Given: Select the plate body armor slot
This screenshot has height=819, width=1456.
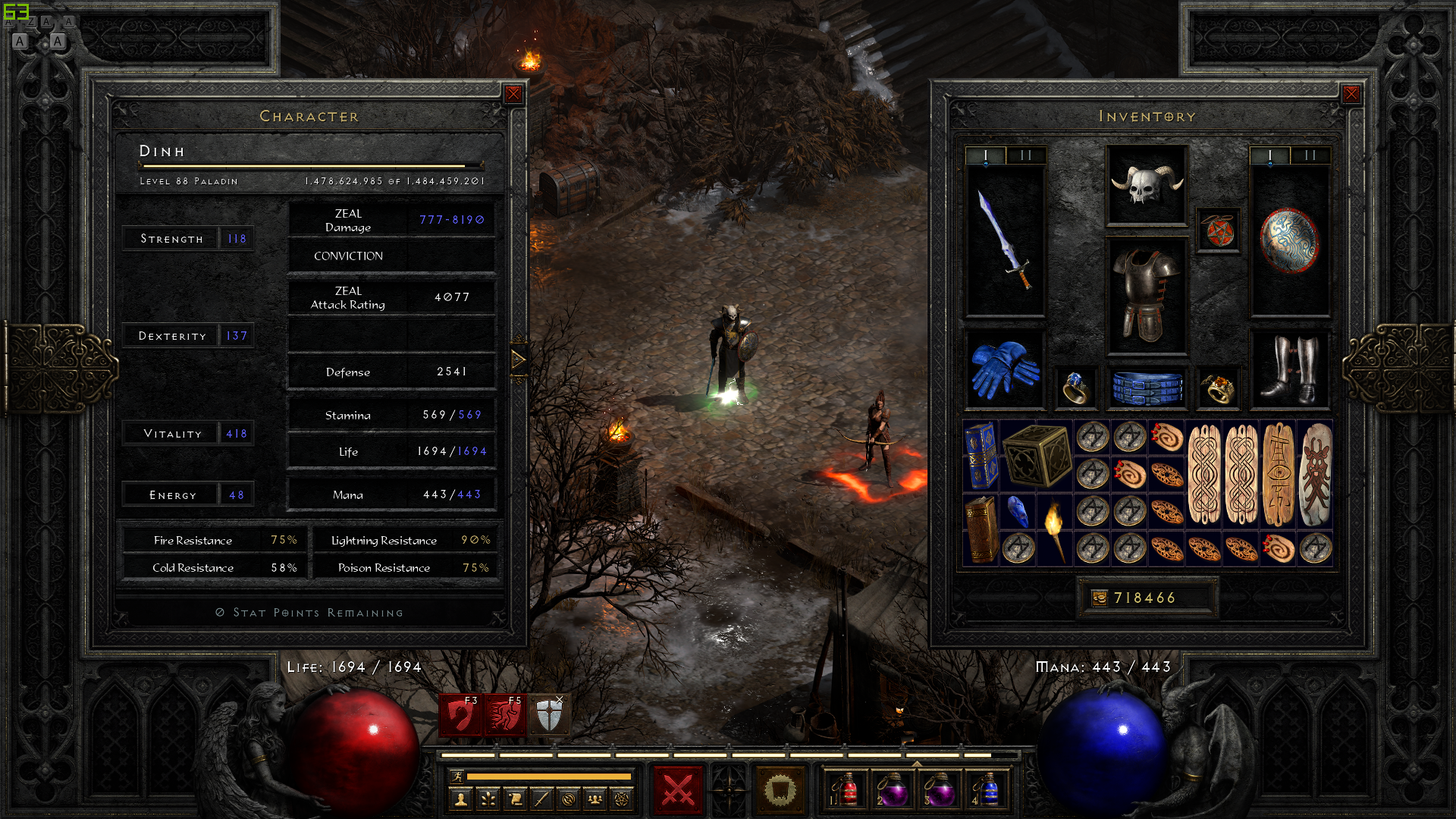Looking at the screenshot, I should tap(1146, 296).
